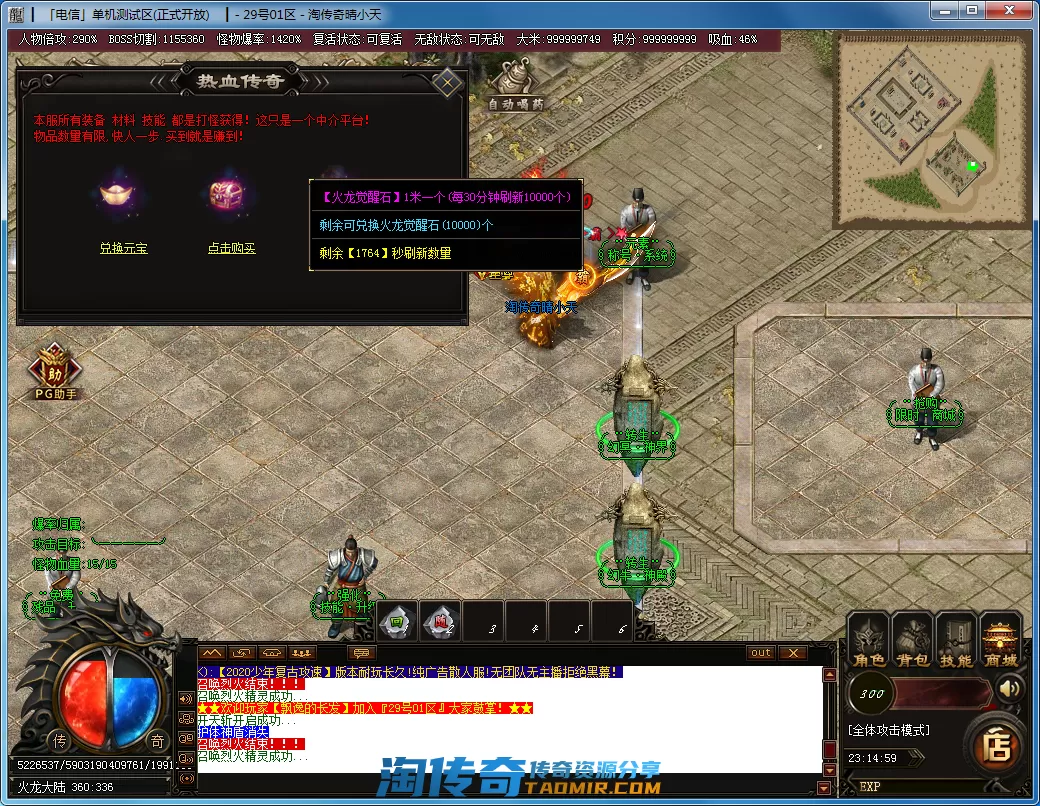1040x806 pixels.
Task: Open the 技能 skills panel
Action: [955, 642]
